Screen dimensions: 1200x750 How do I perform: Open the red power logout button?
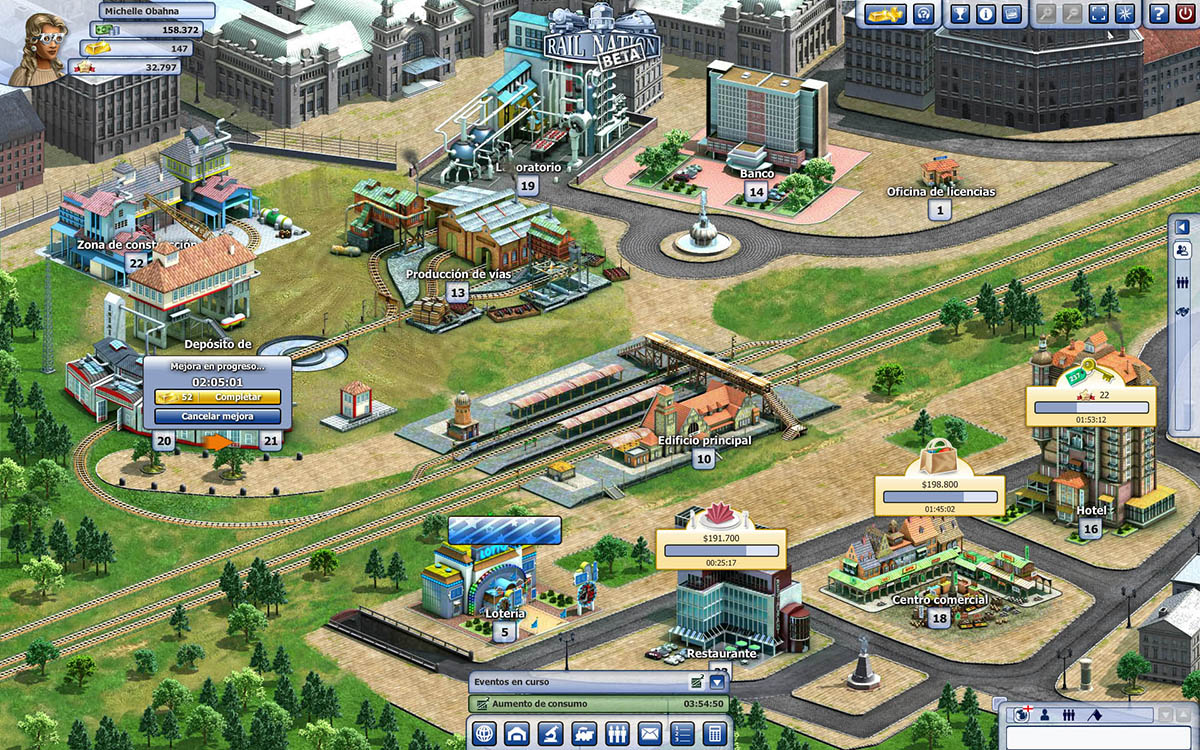pos(1184,14)
